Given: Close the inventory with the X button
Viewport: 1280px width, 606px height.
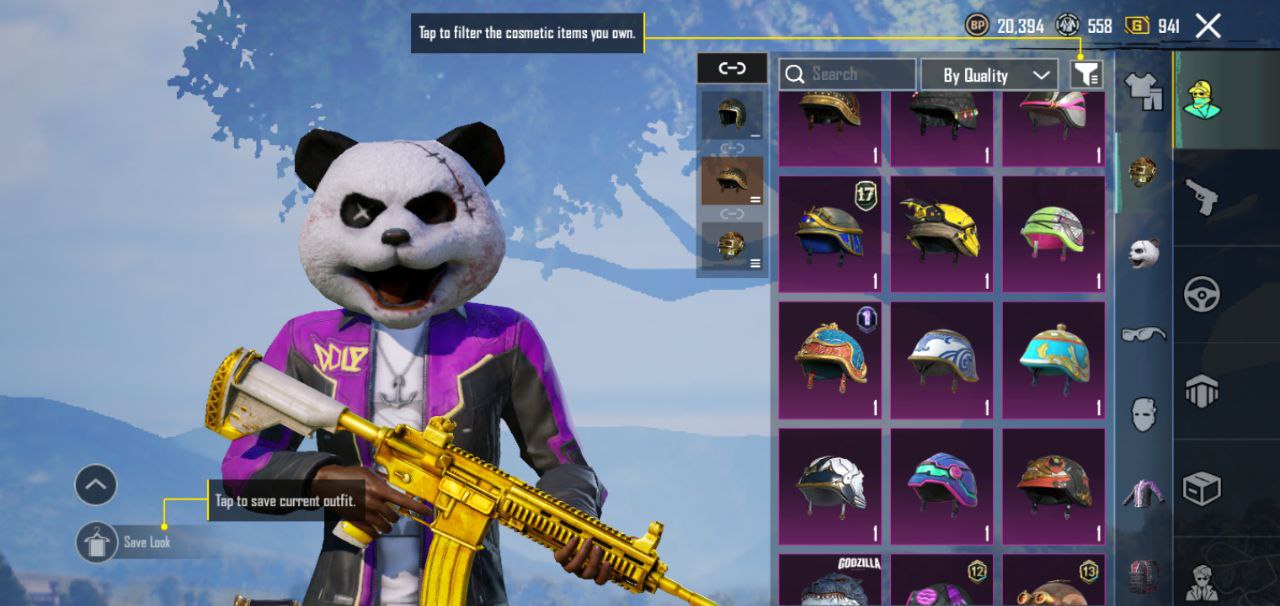Looking at the screenshot, I should coord(1208,26).
